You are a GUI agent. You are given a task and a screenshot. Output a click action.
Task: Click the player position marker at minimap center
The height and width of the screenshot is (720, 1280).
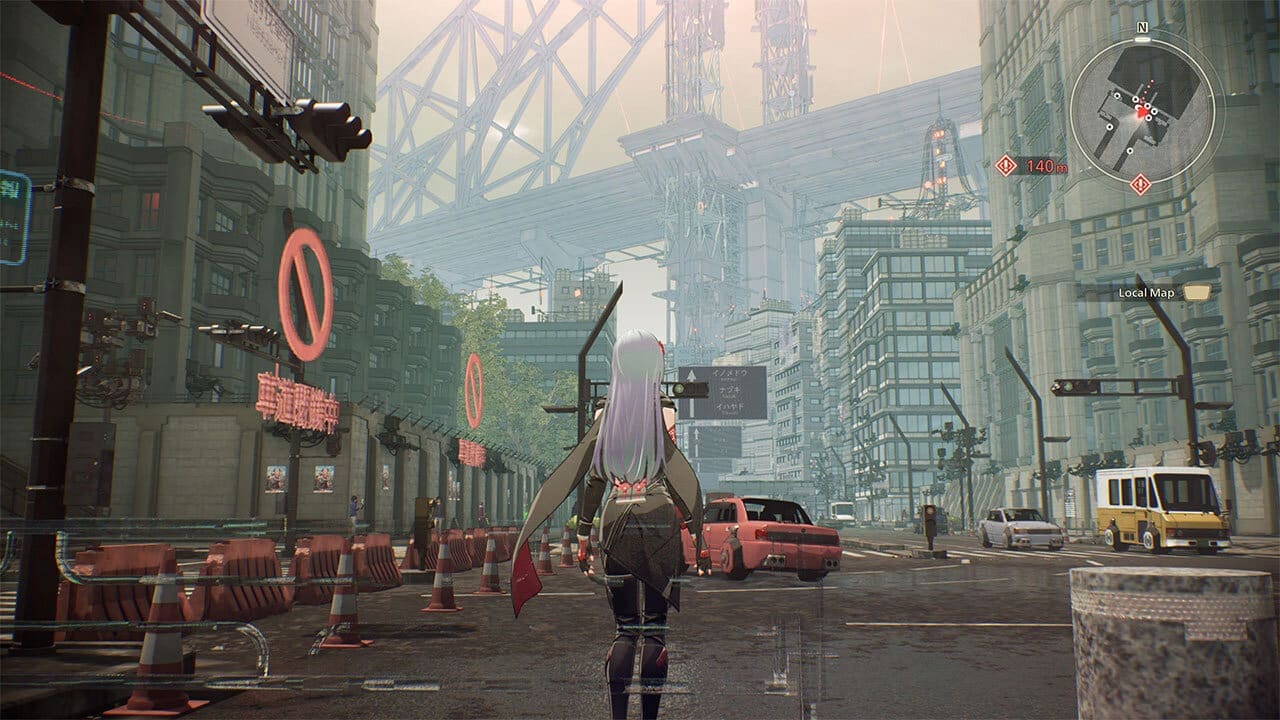[x=1139, y=112]
